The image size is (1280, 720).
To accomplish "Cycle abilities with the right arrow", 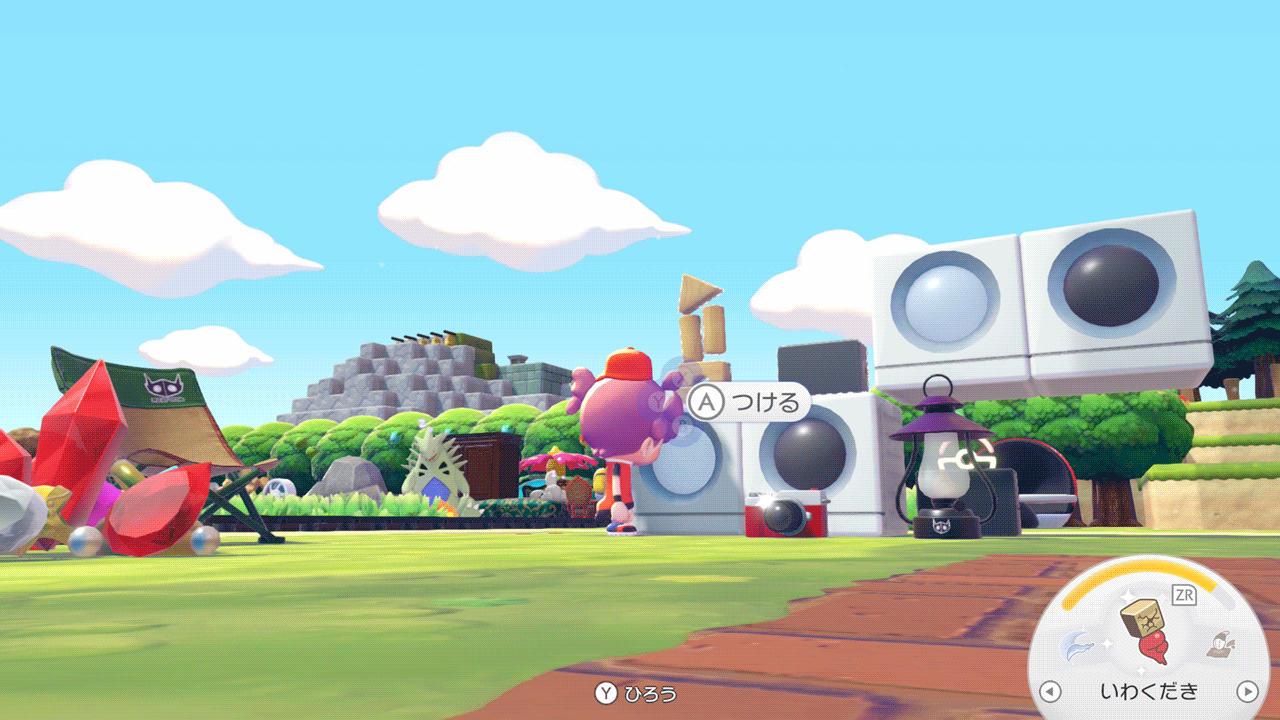I will [x=1247, y=691].
